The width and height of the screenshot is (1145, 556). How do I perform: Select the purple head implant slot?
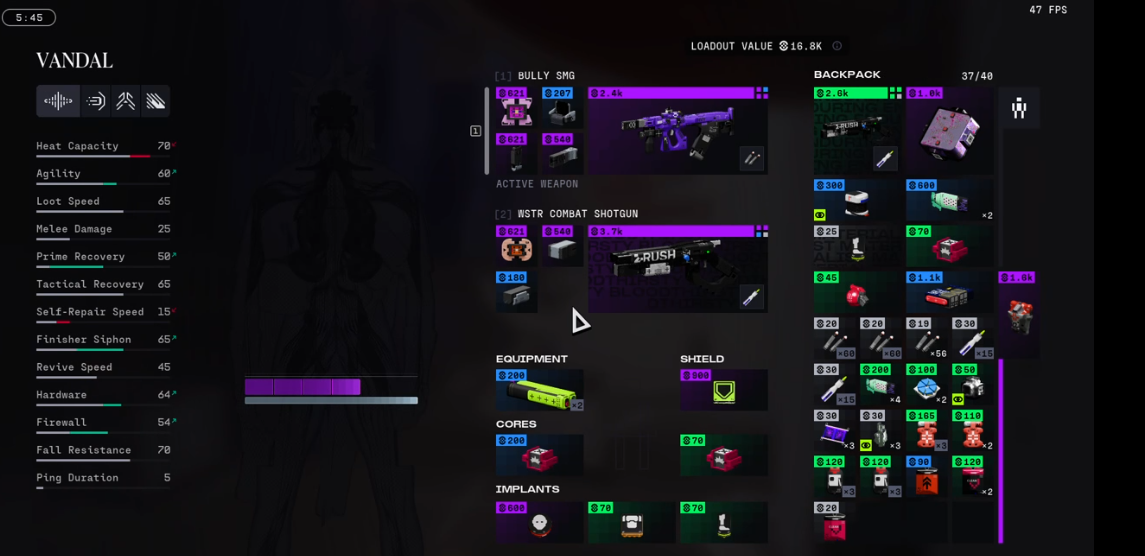[539, 522]
